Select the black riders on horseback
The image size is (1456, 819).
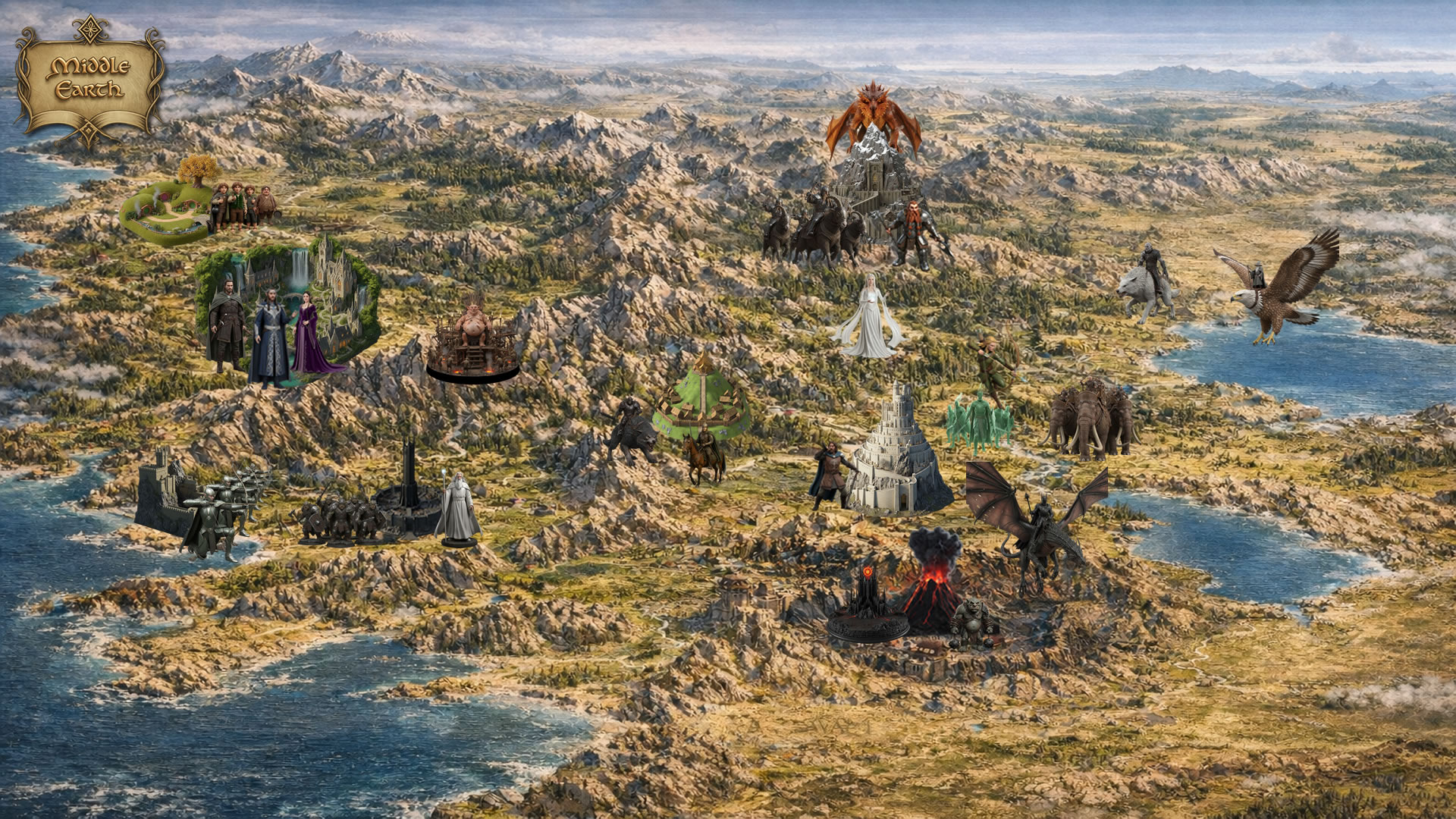click(x=815, y=227)
